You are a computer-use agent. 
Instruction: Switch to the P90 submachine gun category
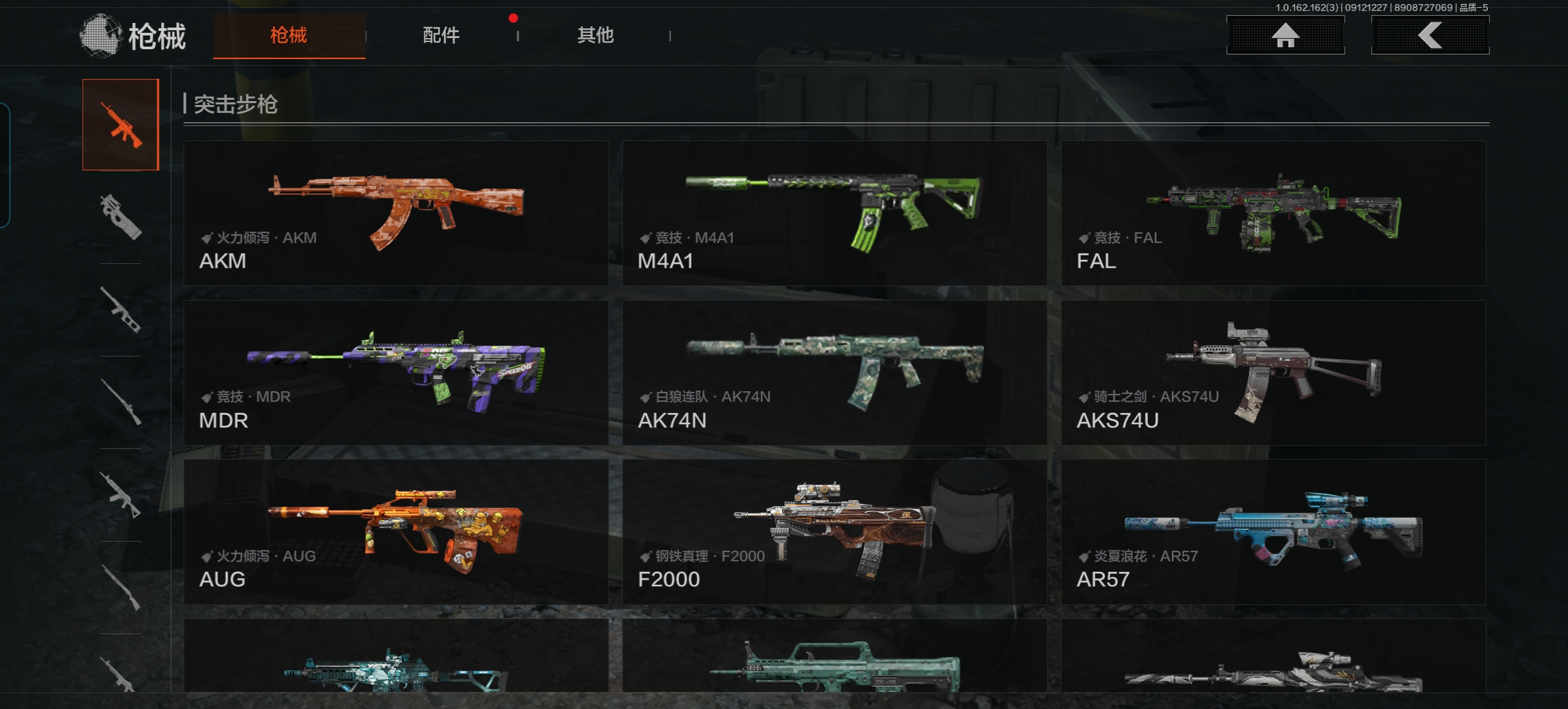point(121,217)
